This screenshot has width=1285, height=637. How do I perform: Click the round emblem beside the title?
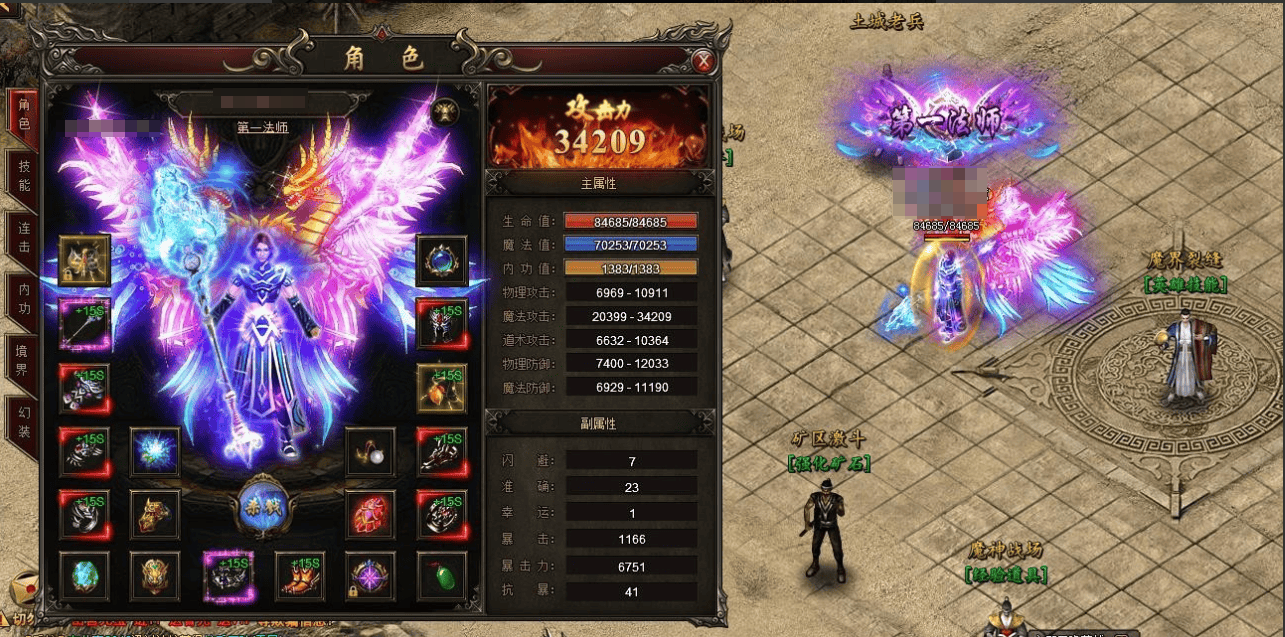click(x=445, y=111)
